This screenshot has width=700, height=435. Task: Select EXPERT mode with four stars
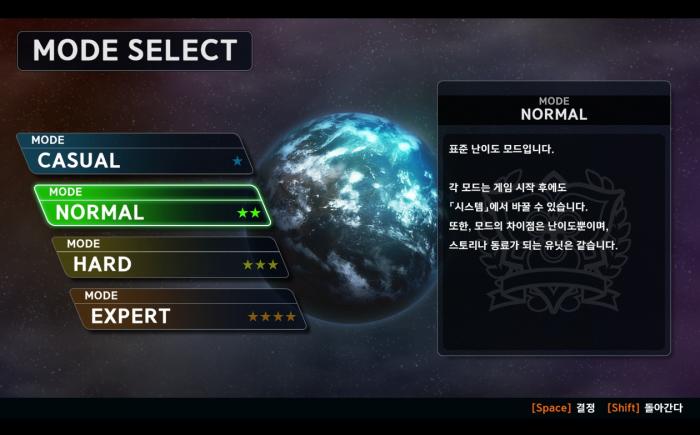click(x=189, y=312)
